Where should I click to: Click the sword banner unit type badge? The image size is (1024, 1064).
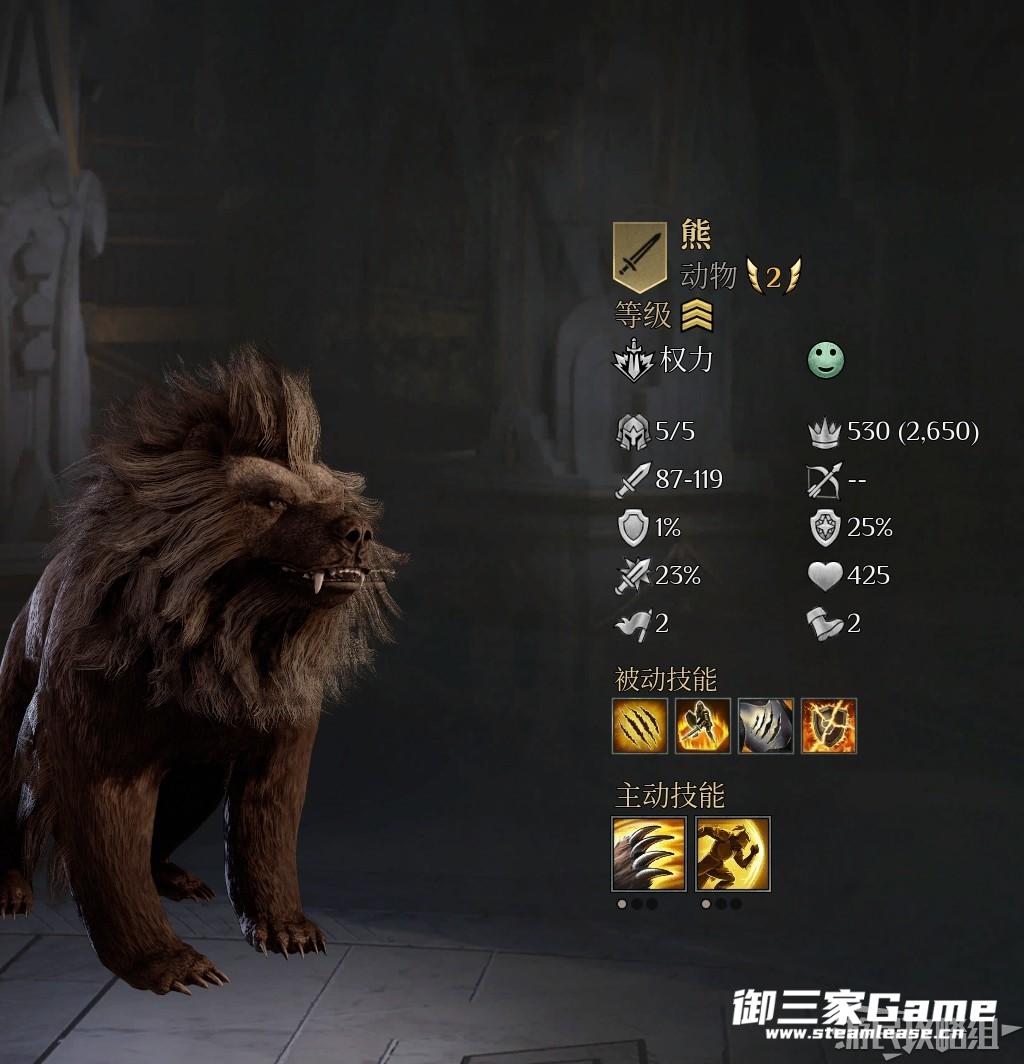point(639,257)
